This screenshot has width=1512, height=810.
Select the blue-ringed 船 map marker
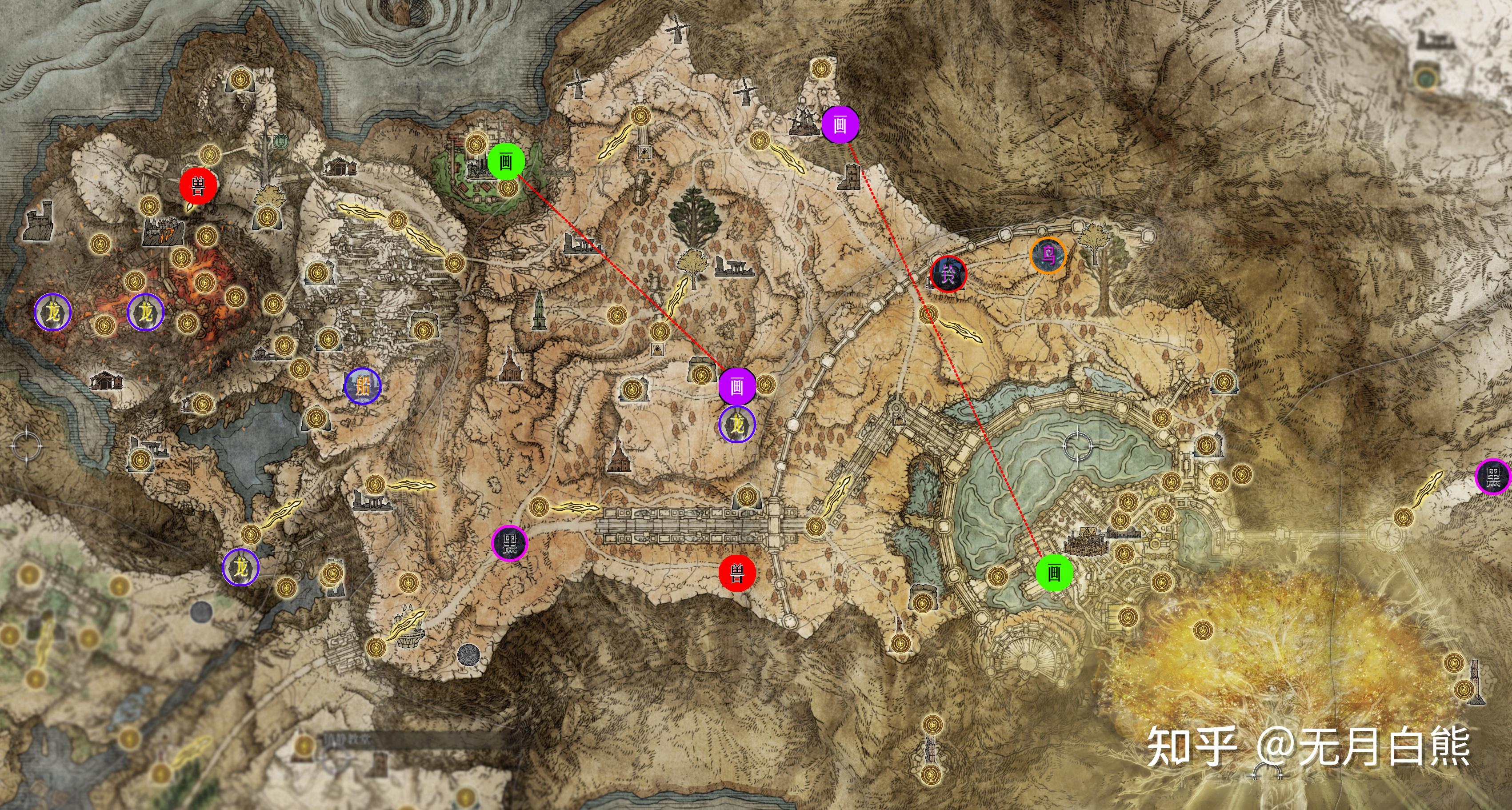[x=363, y=386]
